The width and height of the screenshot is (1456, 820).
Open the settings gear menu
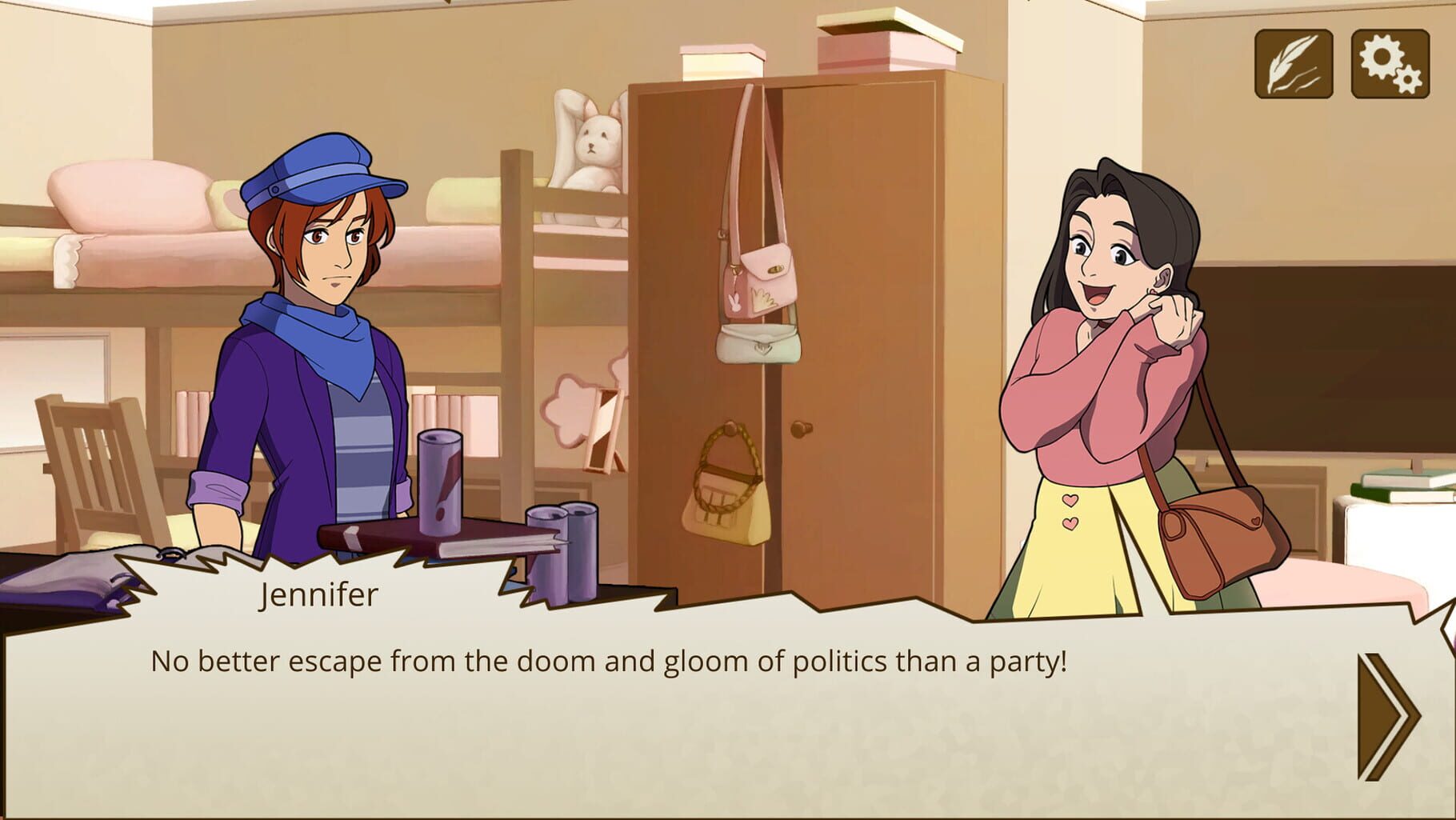point(1390,62)
